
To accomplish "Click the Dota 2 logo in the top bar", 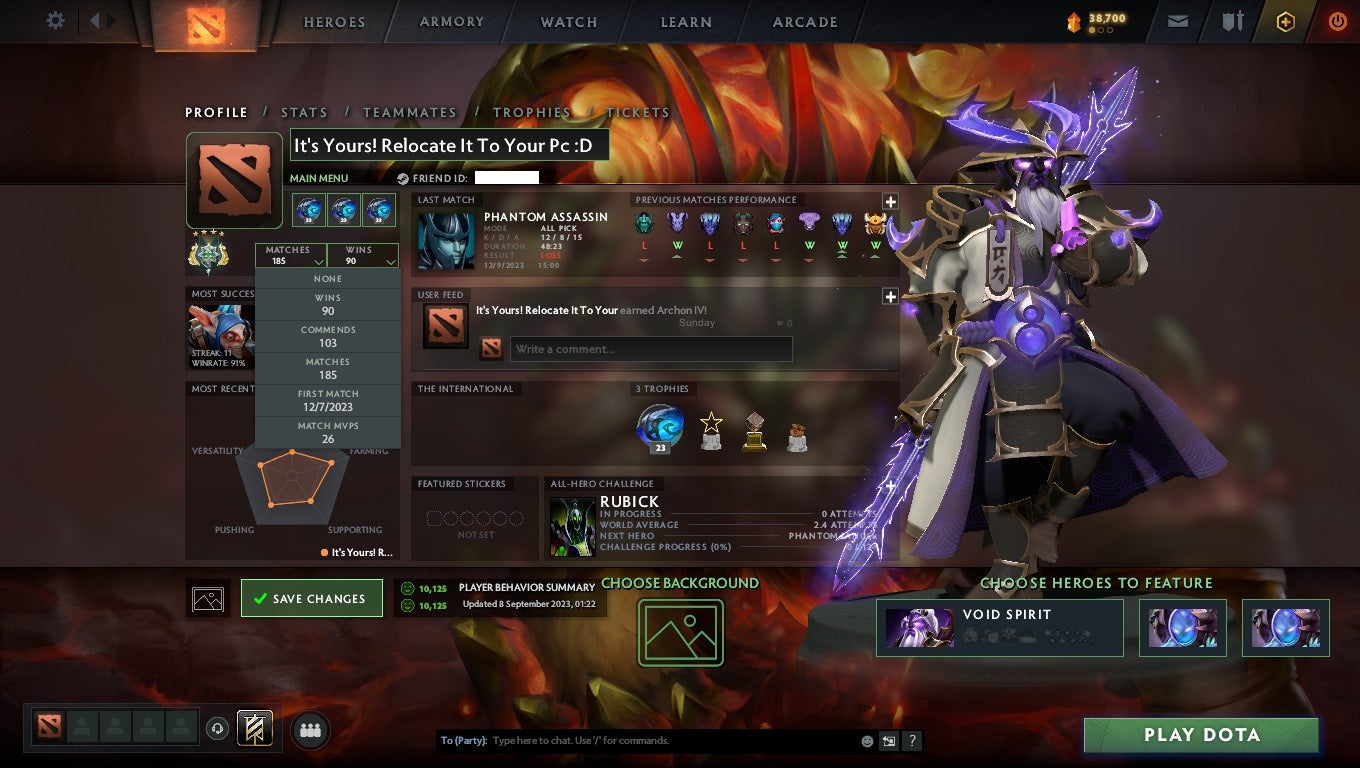I will [x=208, y=22].
